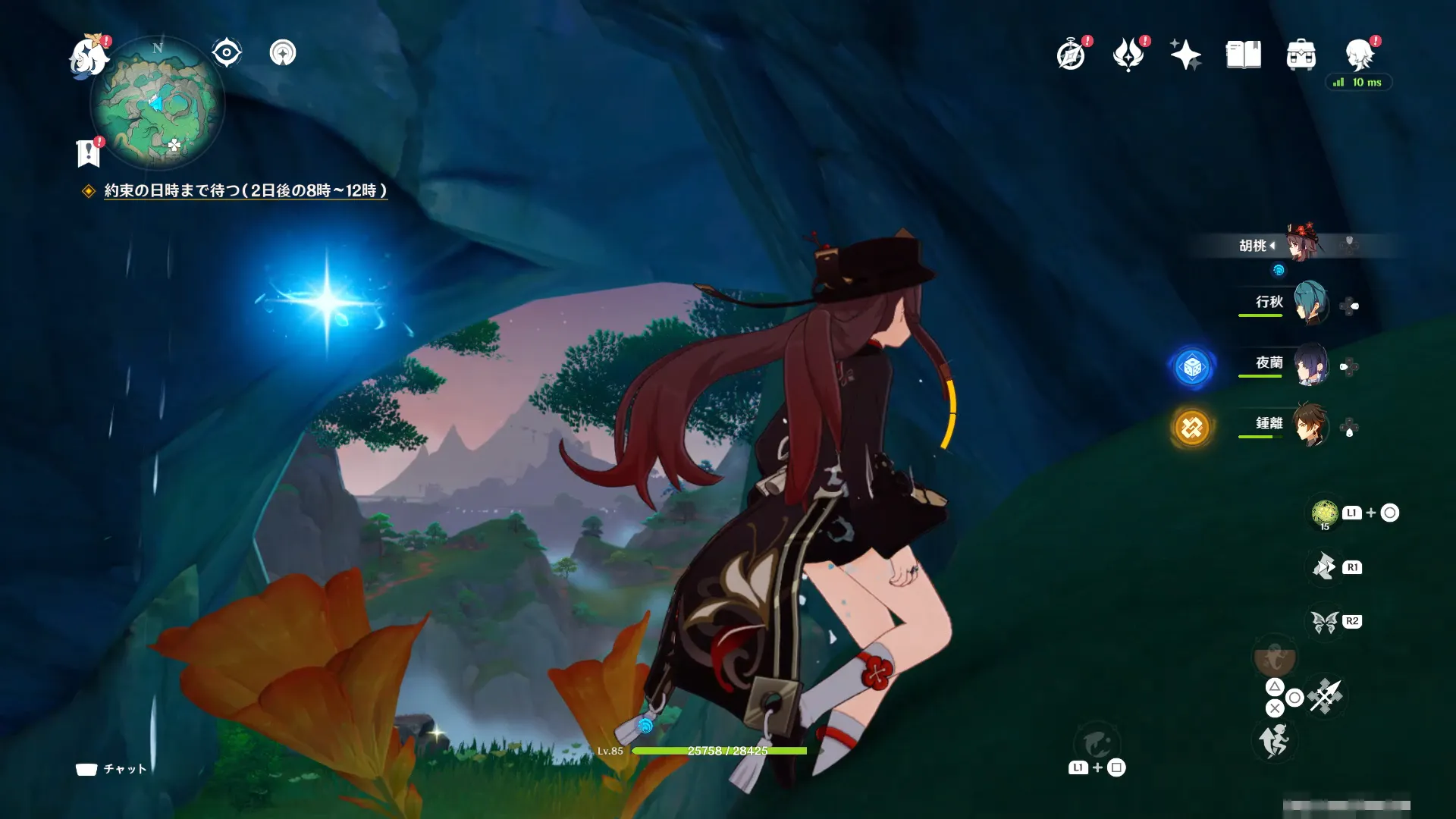
Task: Open the battle pass icon
Action: (1128, 55)
